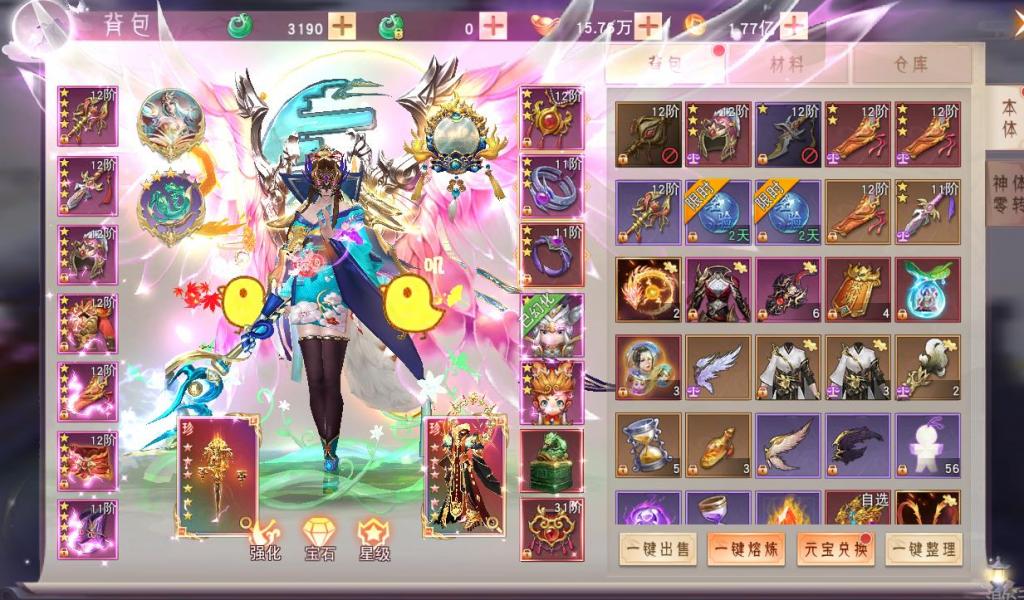Choose the green jade seal equipment slot
Viewport: 1024px width, 600px height.
point(551,462)
